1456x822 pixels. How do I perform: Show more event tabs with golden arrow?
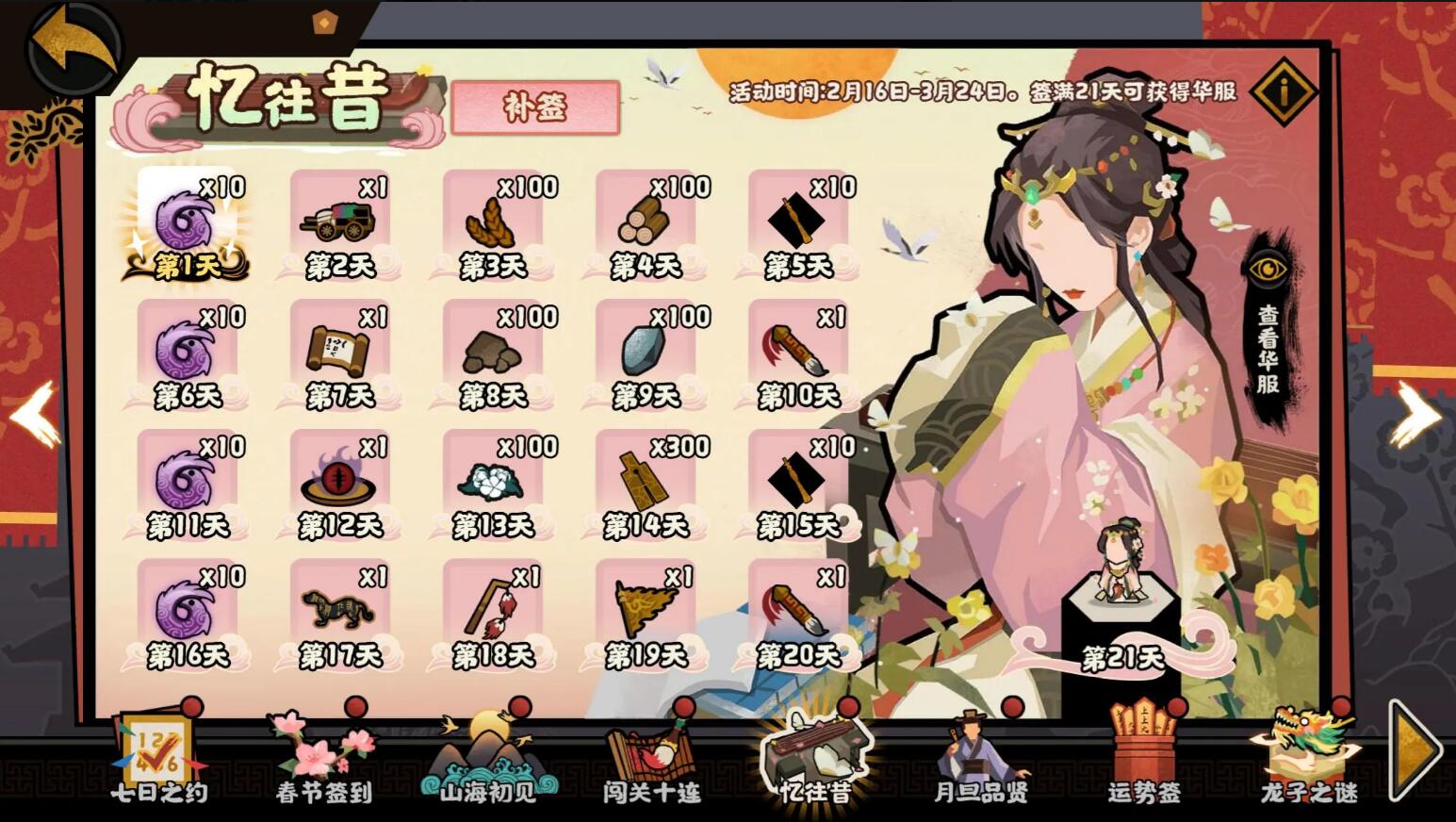[x=1415, y=751]
